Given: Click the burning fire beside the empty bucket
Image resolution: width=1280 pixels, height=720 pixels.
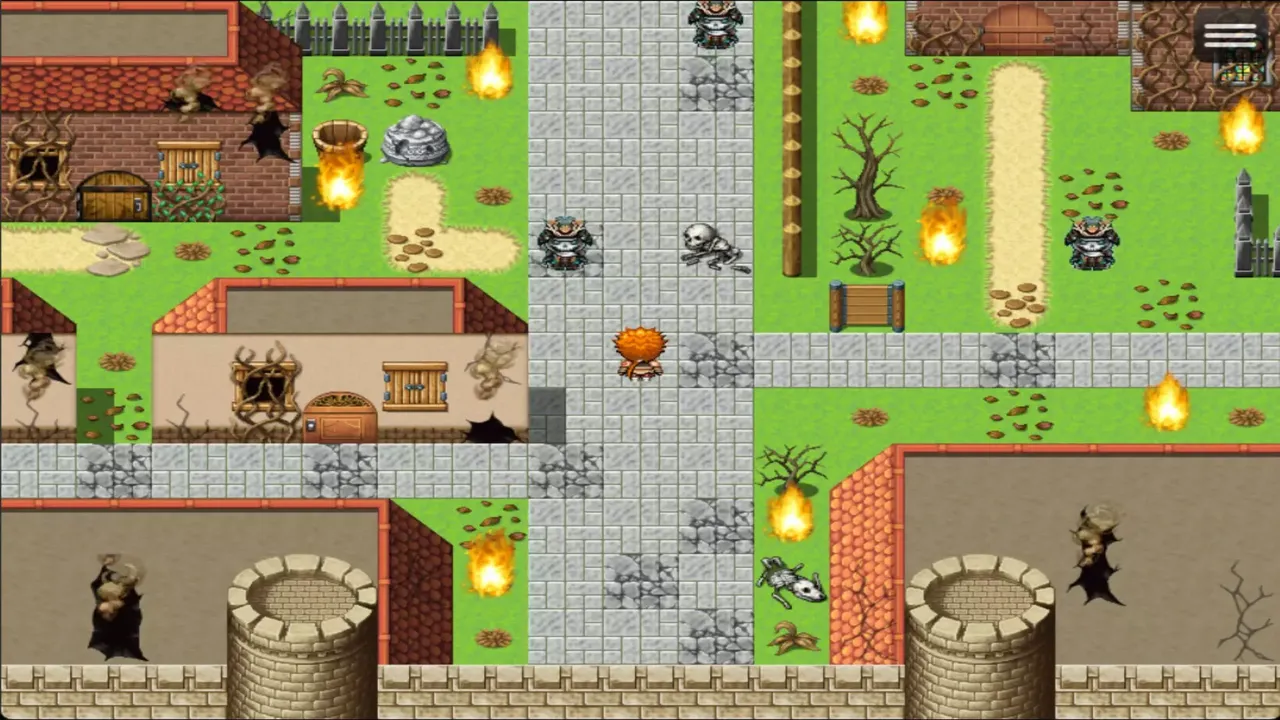Looking at the screenshot, I should [340, 185].
